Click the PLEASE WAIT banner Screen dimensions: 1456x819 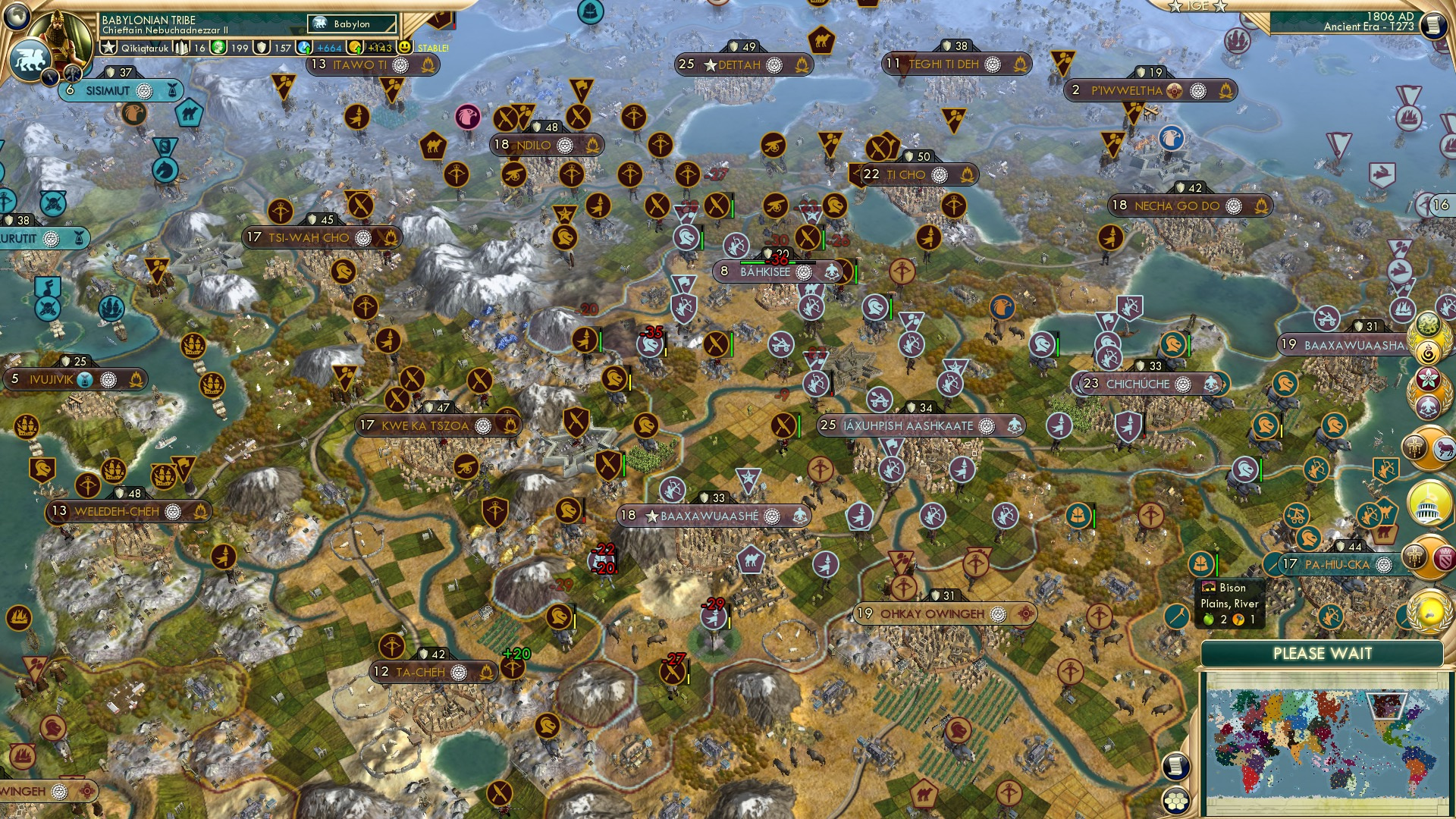tap(1323, 653)
